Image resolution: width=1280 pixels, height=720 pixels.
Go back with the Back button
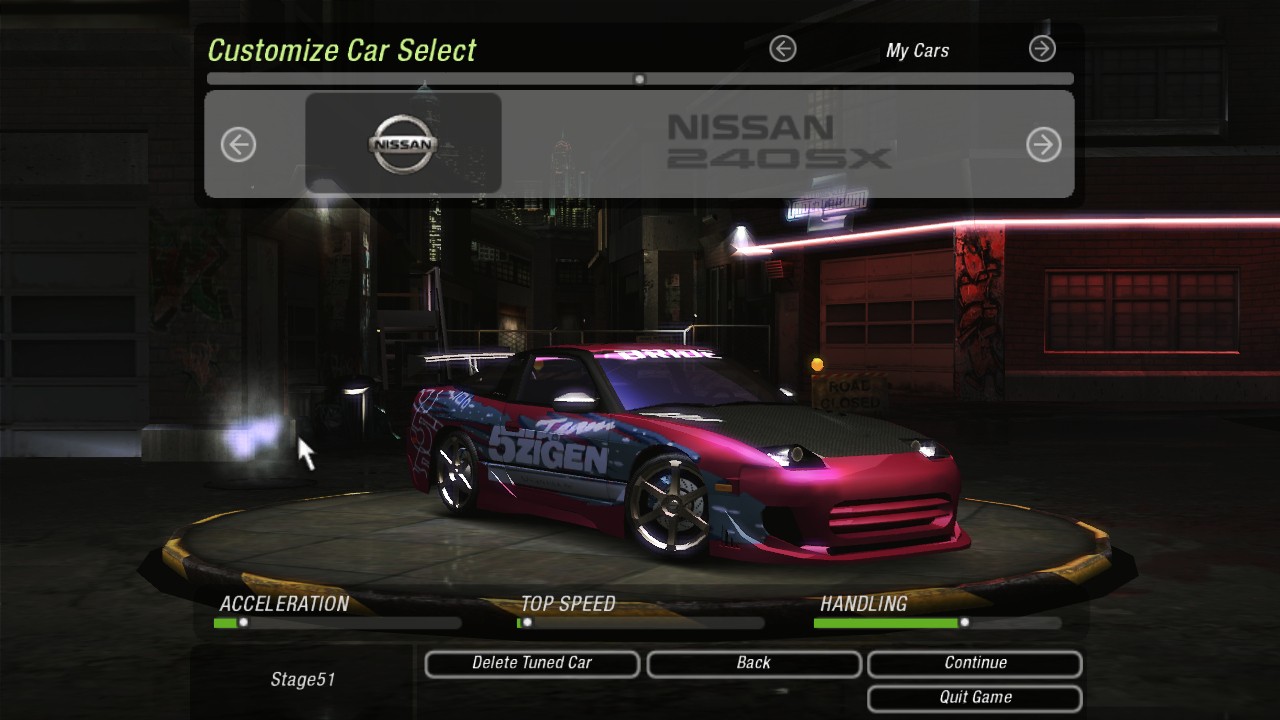click(x=754, y=663)
